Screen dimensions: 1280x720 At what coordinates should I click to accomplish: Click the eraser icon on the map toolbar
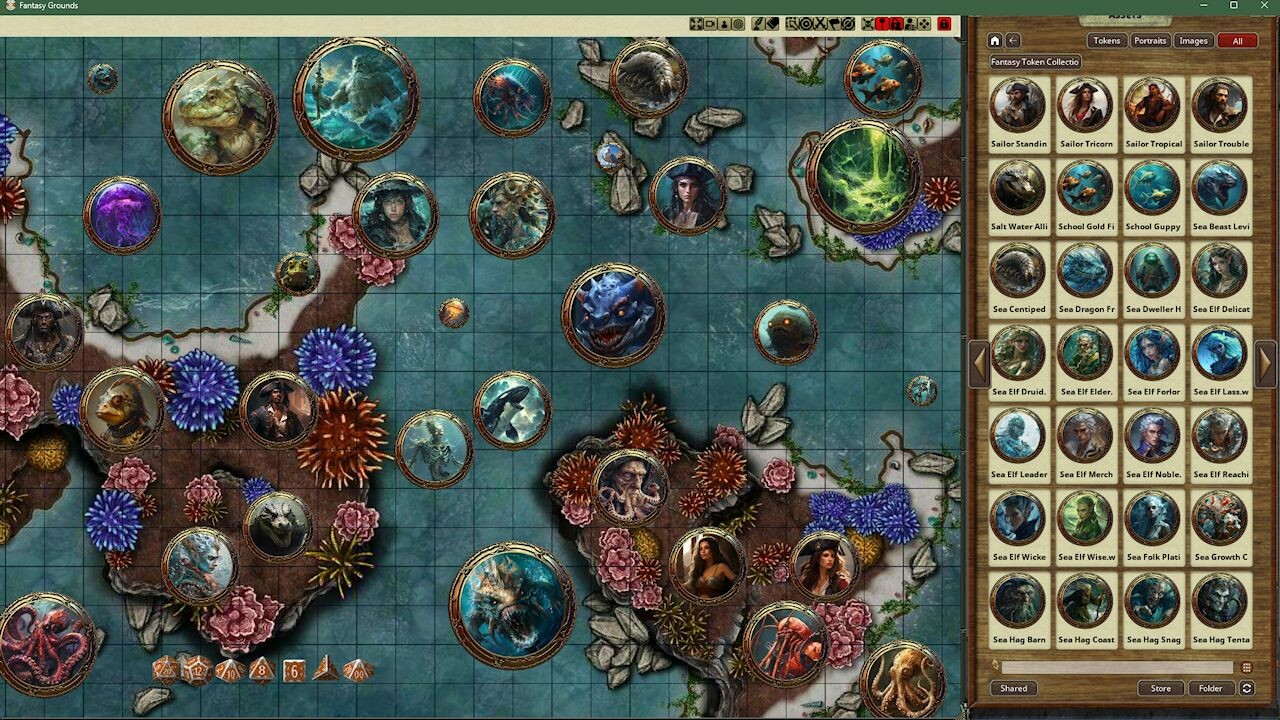(x=771, y=24)
